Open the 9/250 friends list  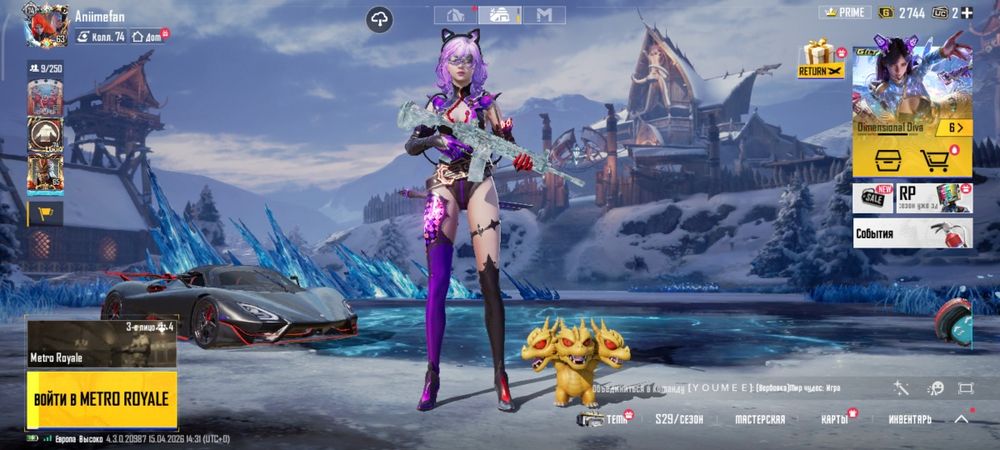tap(45, 68)
